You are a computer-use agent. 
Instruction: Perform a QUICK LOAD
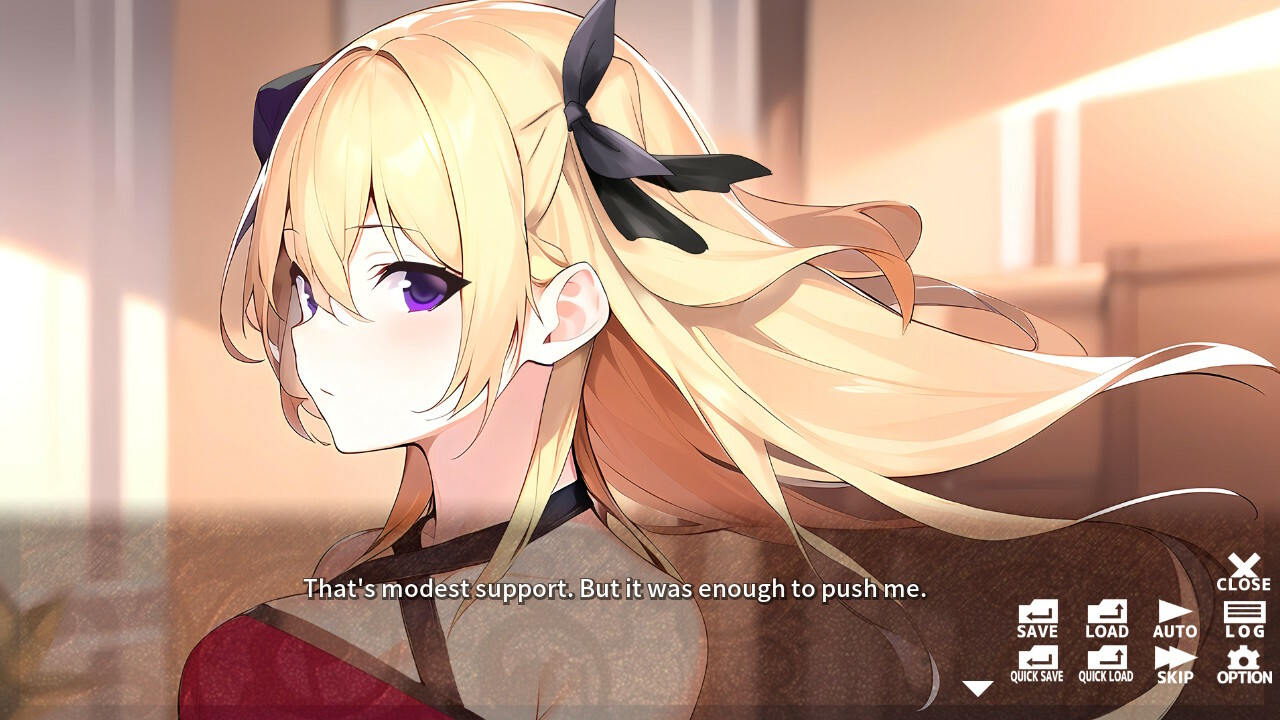(1105, 662)
